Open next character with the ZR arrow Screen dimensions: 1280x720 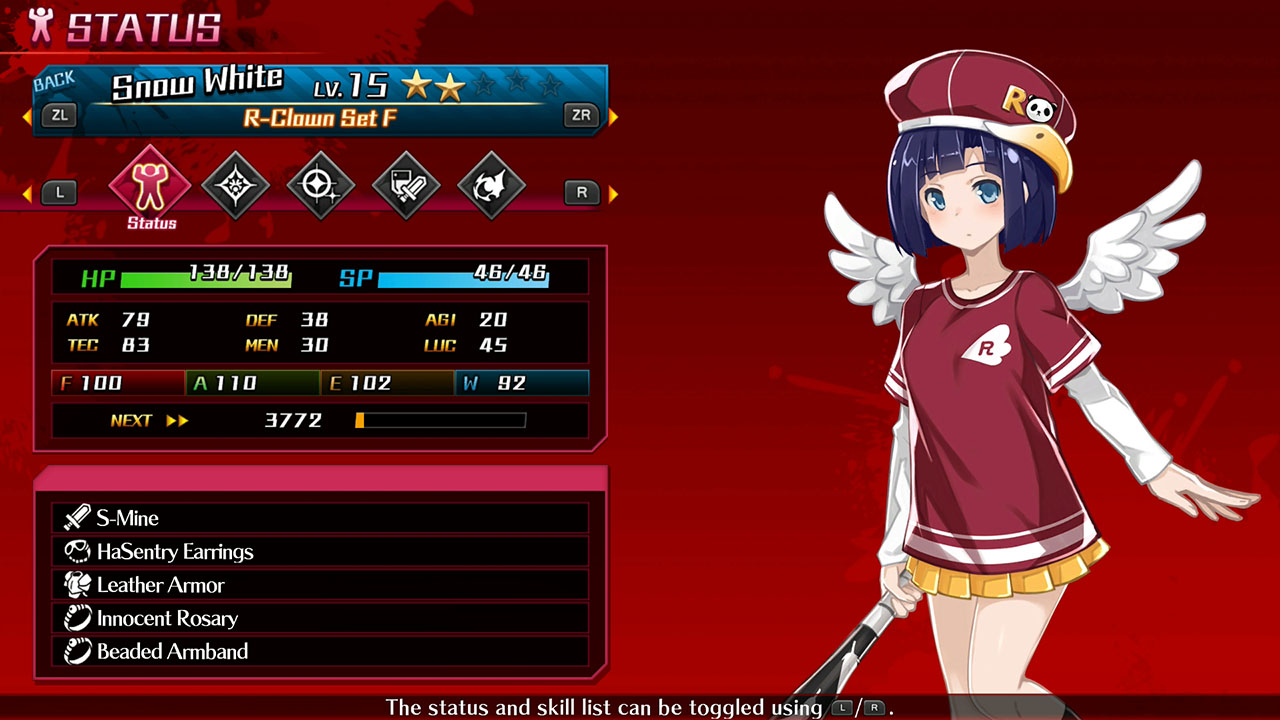[x=584, y=115]
